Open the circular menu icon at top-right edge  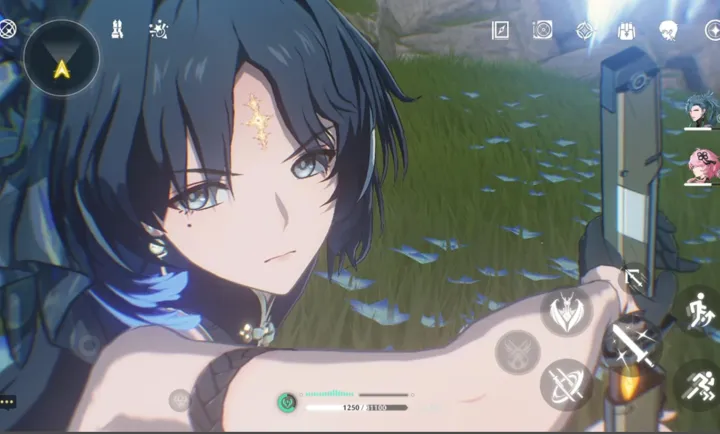coord(713,30)
